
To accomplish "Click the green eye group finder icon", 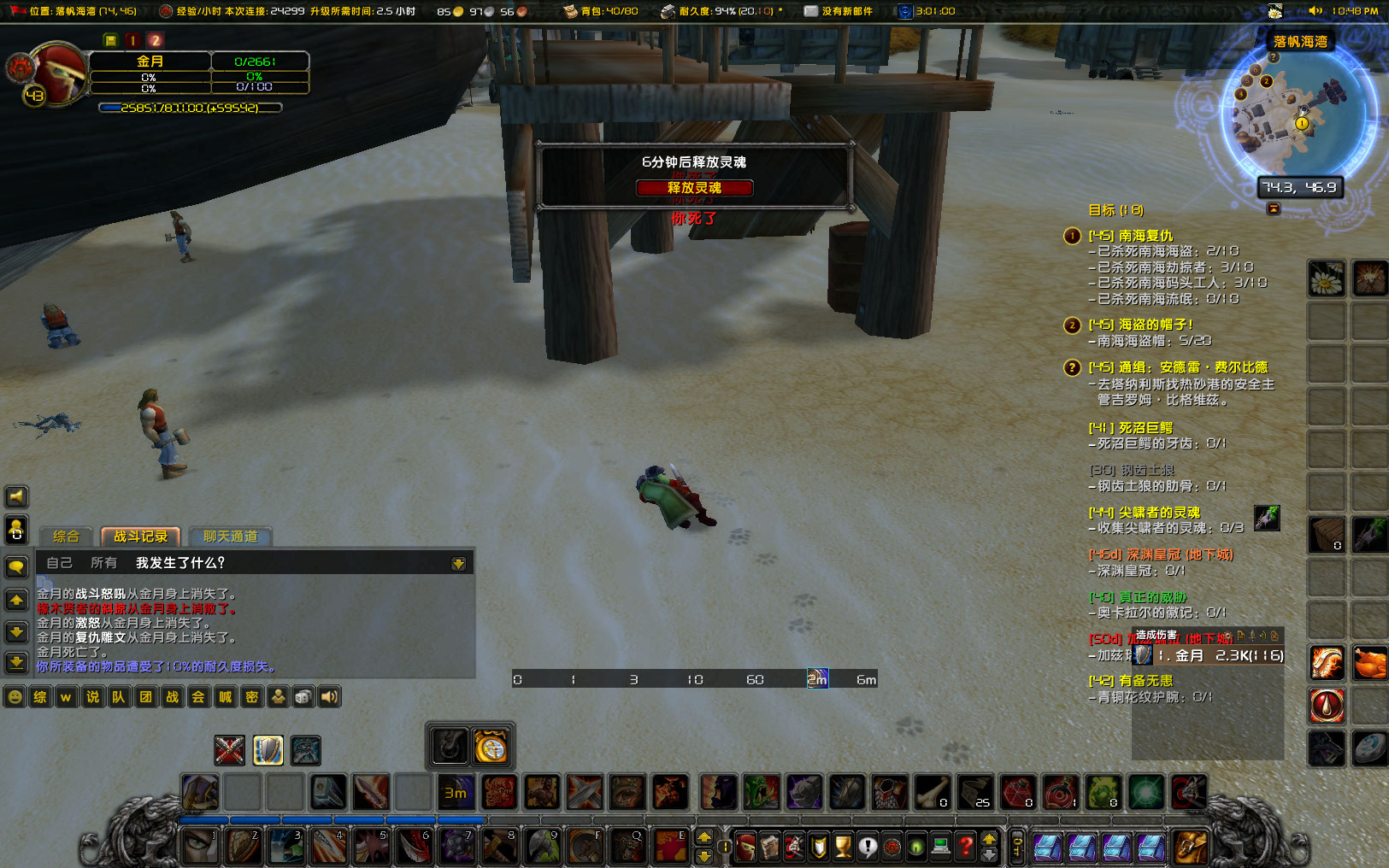I will pos(915,845).
